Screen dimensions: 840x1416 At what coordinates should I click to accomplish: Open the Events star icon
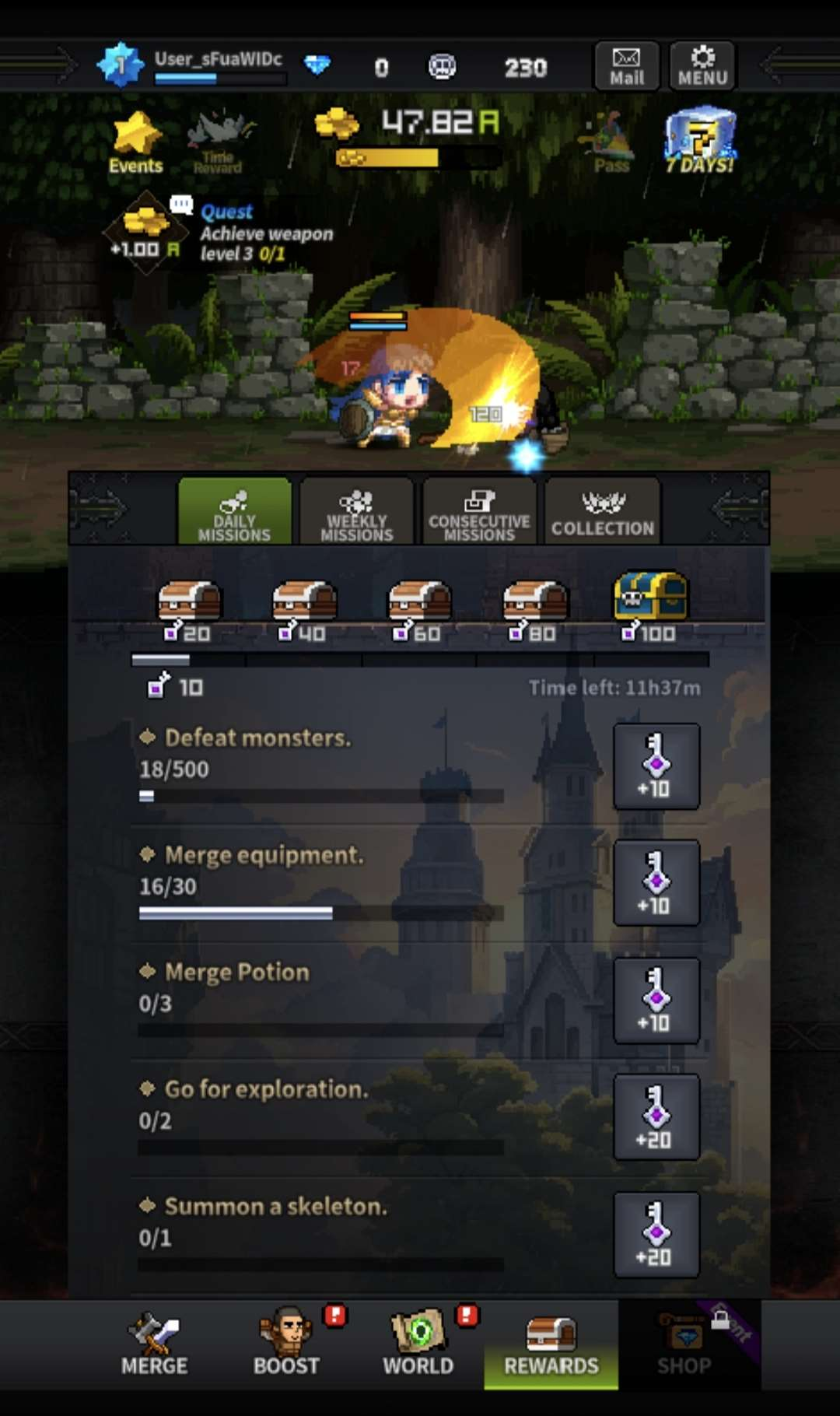[x=136, y=142]
